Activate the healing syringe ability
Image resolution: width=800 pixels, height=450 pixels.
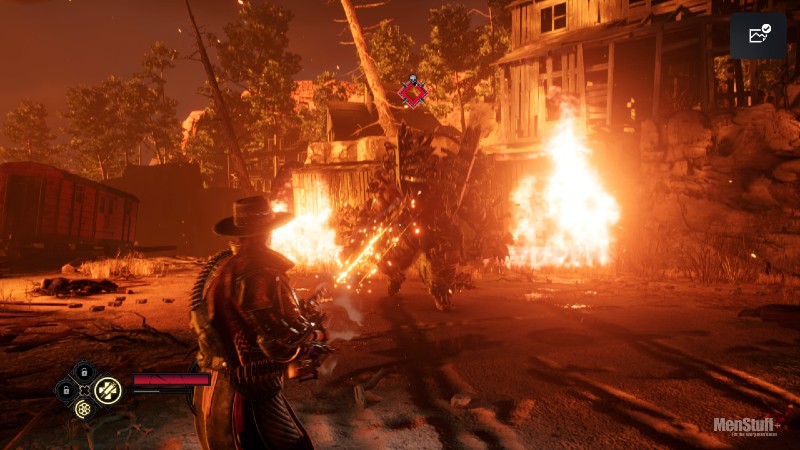click(x=107, y=390)
